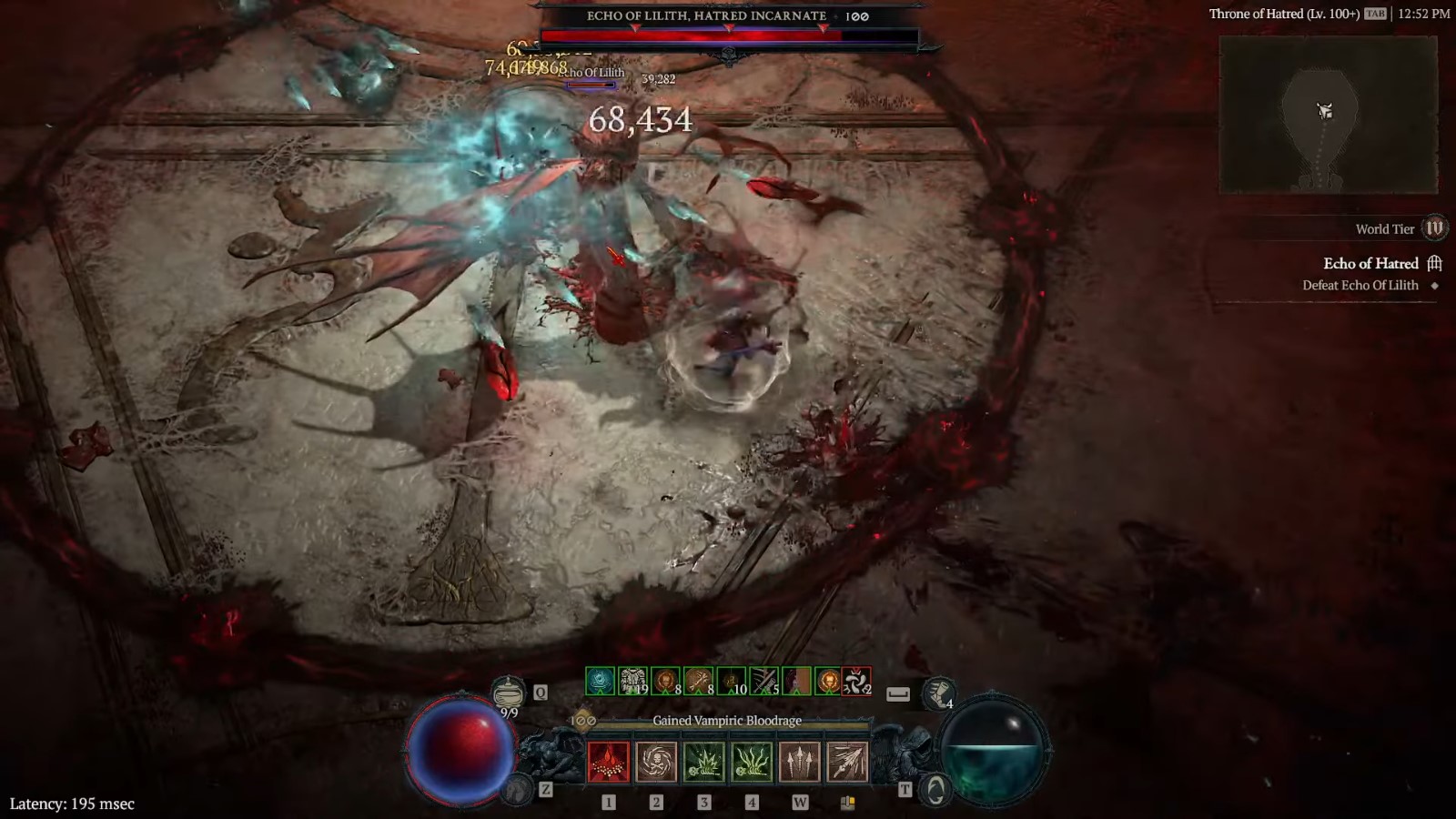Click the World Tier IV emblem
The image size is (1456, 819).
point(1436,228)
